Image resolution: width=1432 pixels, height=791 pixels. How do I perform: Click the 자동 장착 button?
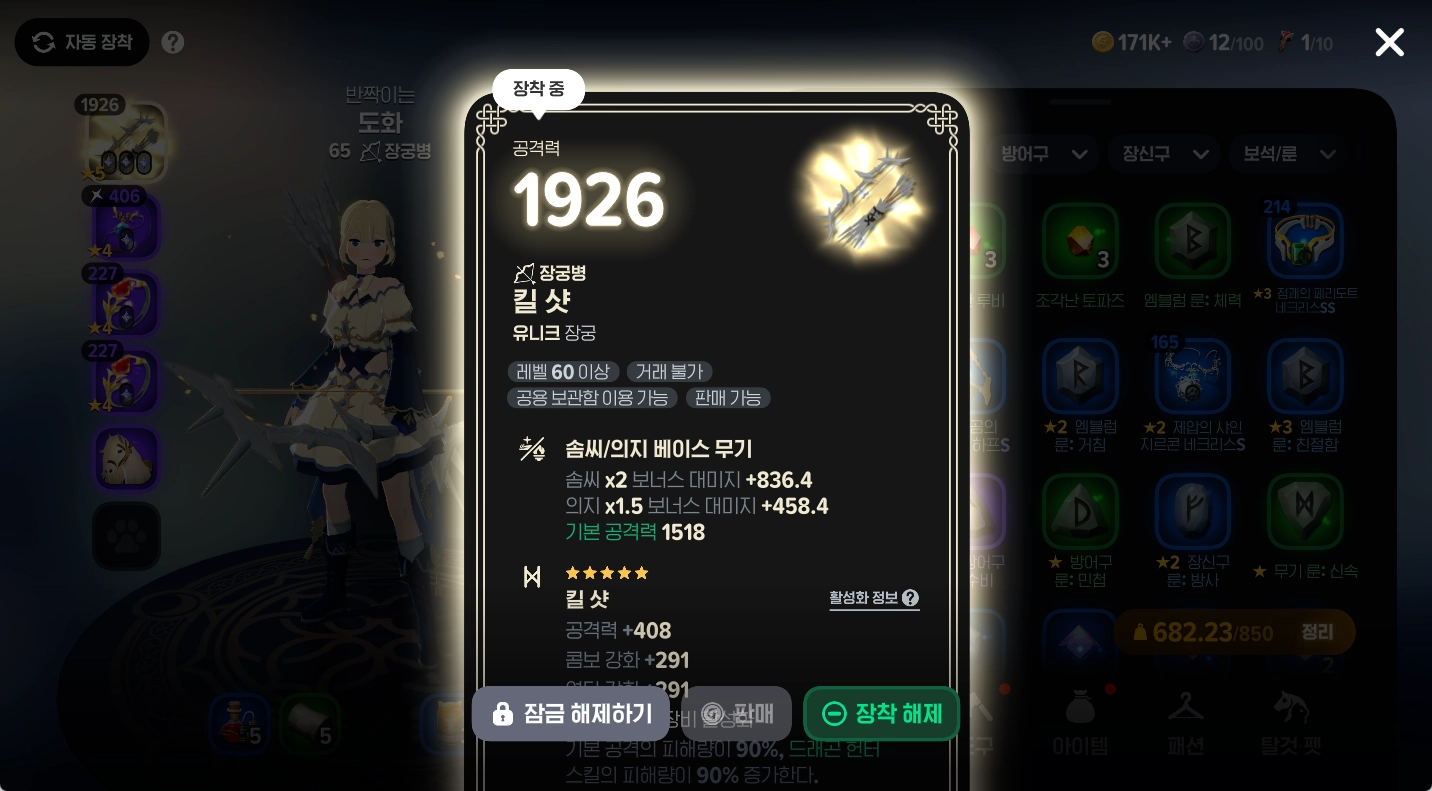82,42
